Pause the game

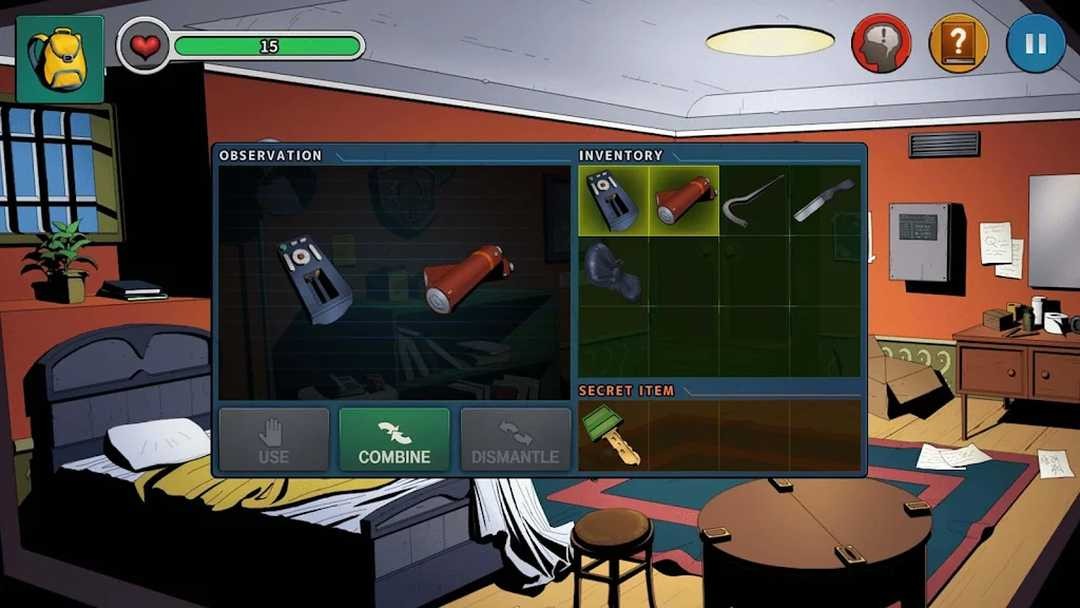[1035, 44]
